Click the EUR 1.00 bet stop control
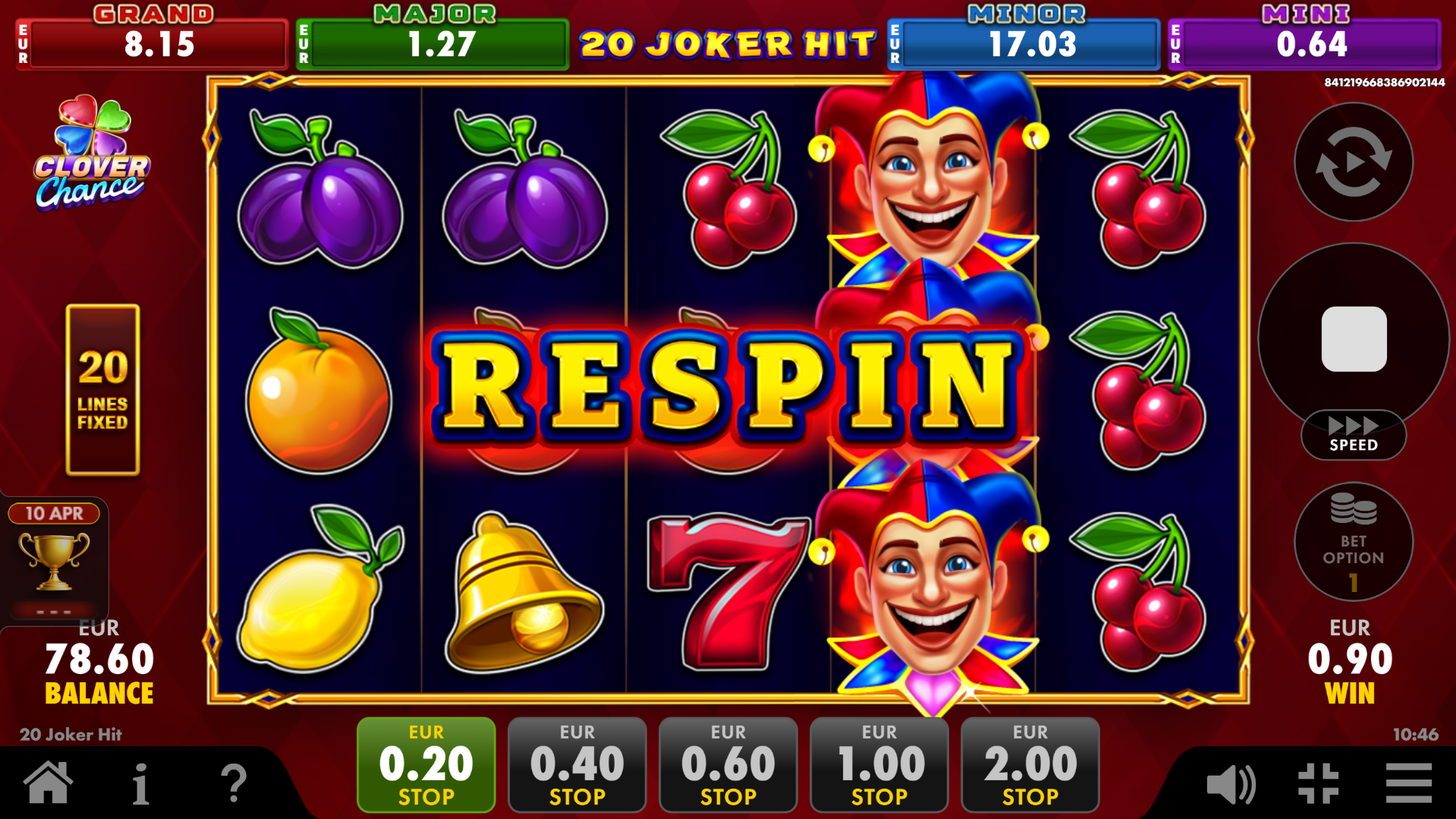Viewport: 1456px width, 819px height. click(x=878, y=764)
